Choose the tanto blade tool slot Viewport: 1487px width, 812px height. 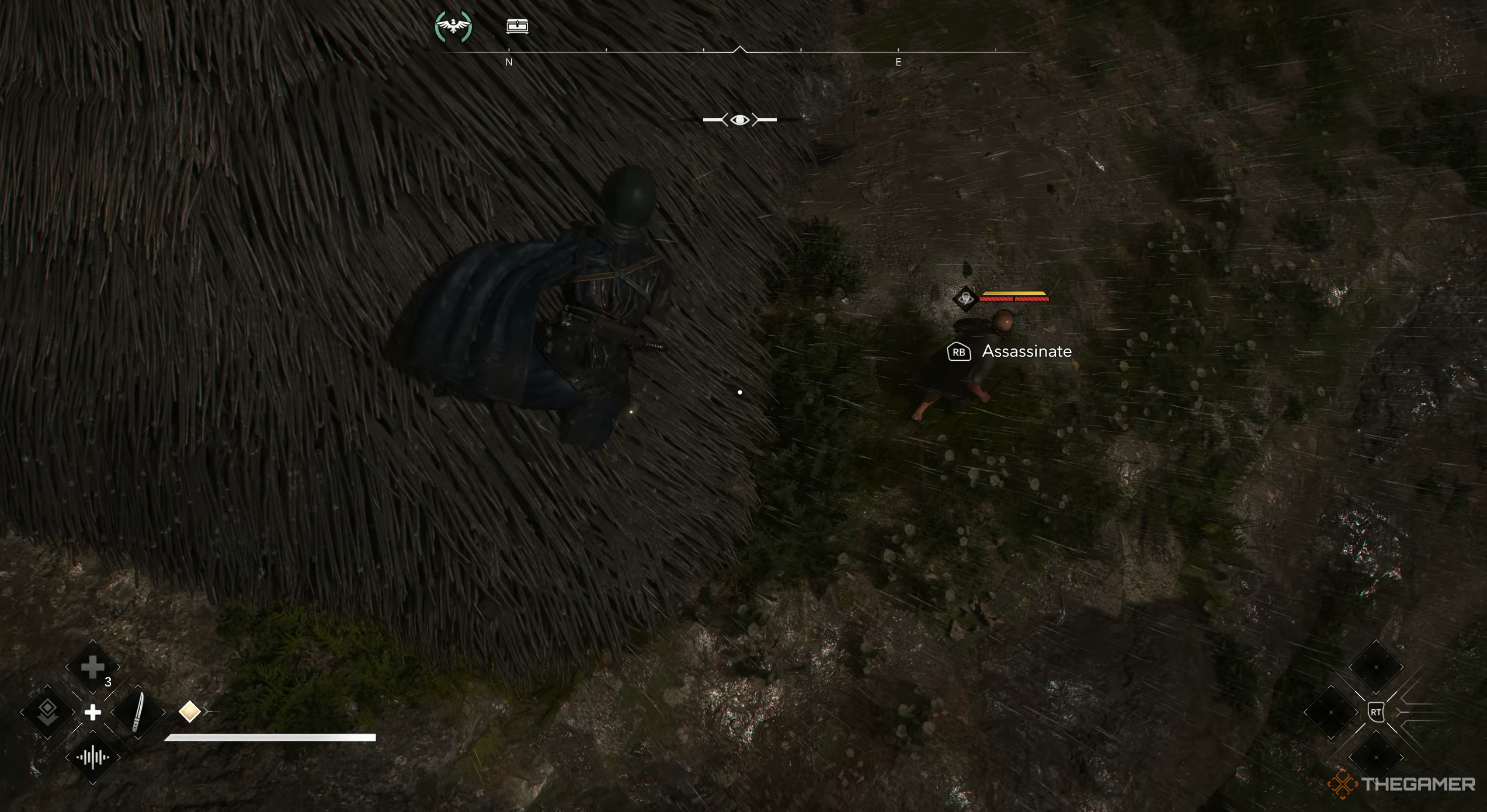(x=138, y=712)
